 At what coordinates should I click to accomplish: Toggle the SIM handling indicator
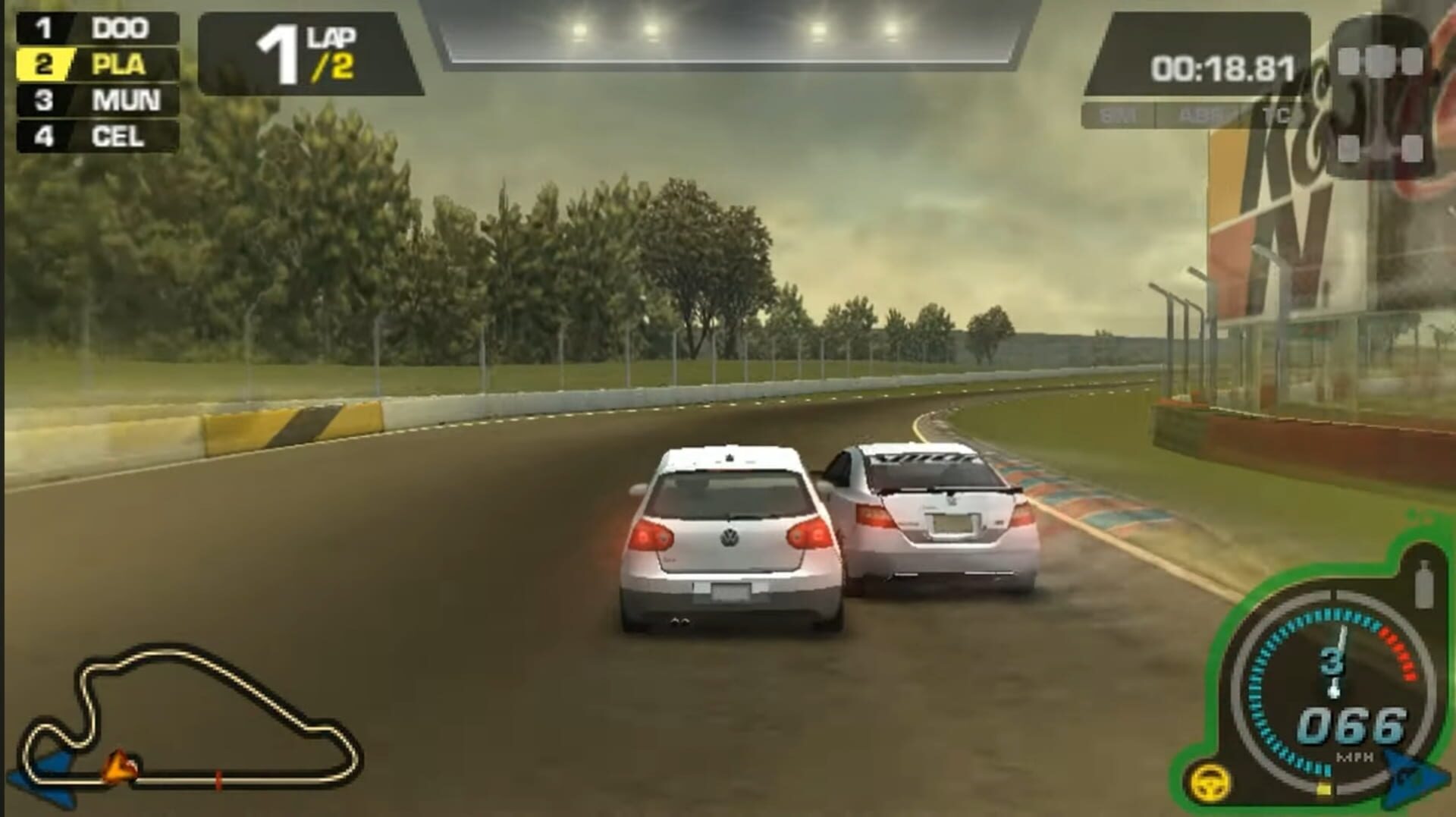click(x=1119, y=114)
